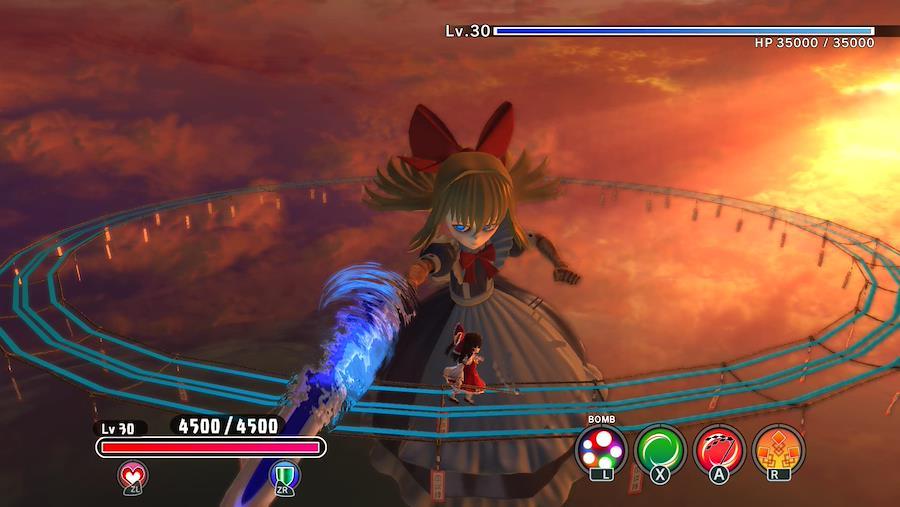The width and height of the screenshot is (900, 507).
Task: Trigger the red slash attack skill
Action: coord(719,448)
